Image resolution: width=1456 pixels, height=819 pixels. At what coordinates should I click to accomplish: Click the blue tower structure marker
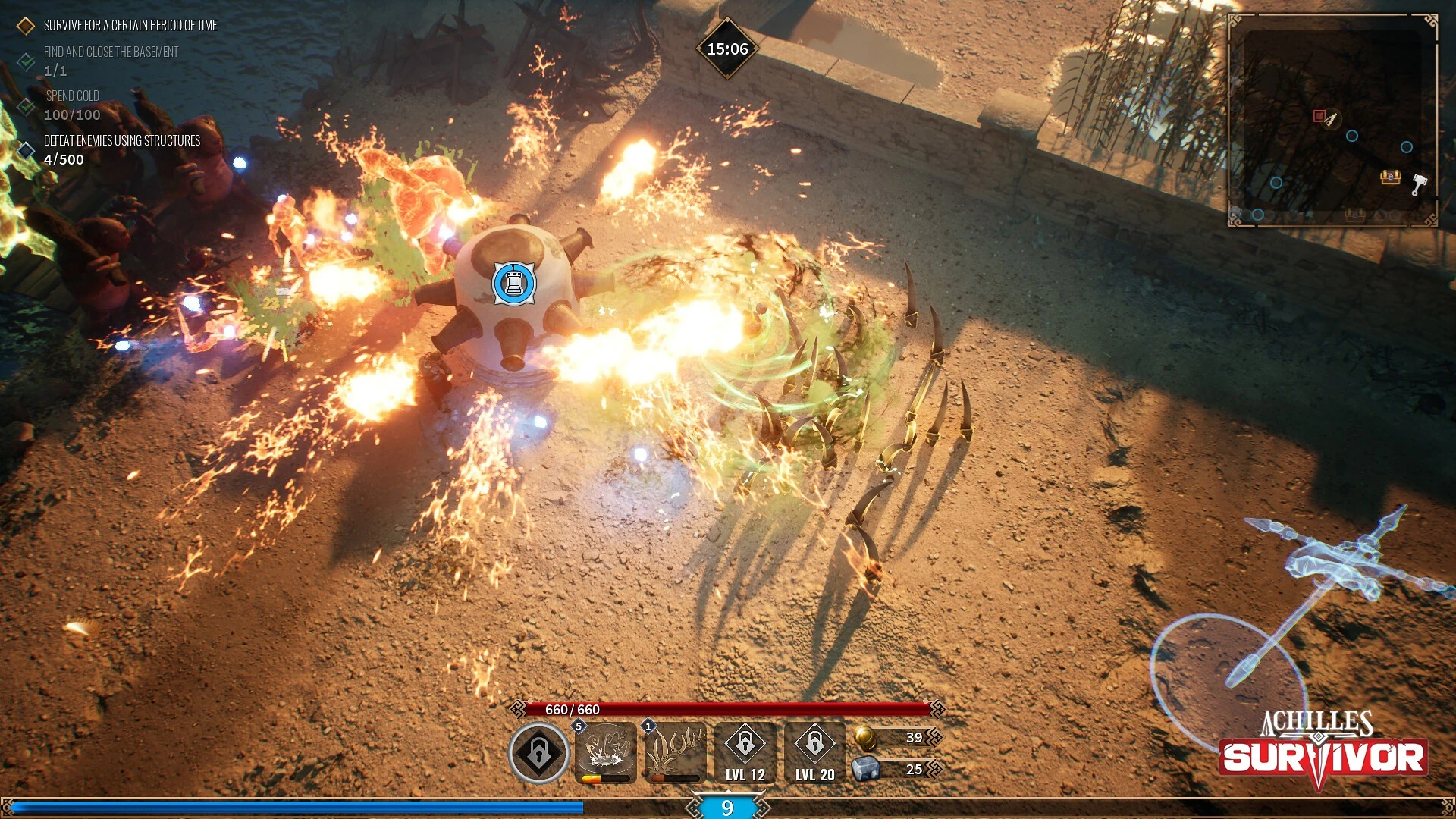514,284
